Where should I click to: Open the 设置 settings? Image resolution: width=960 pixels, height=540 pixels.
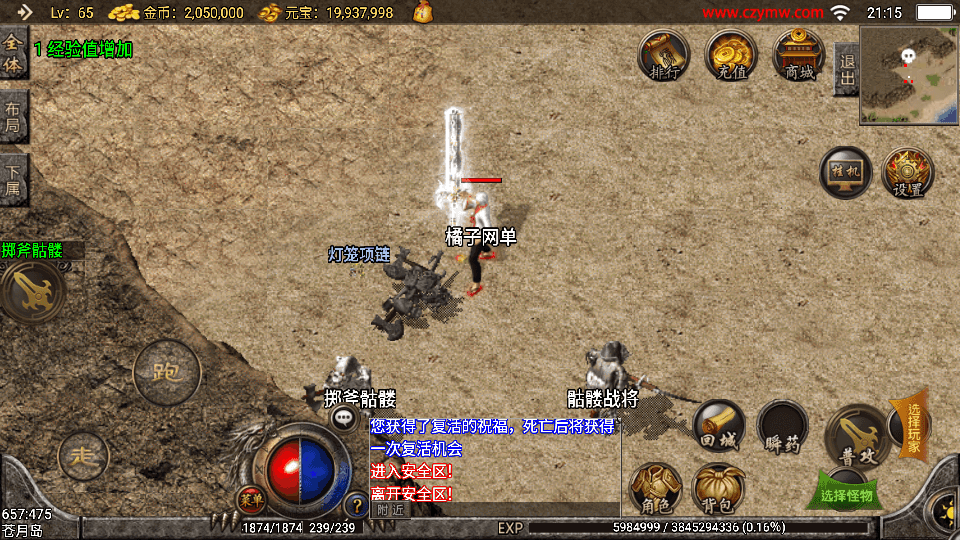(908, 174)
